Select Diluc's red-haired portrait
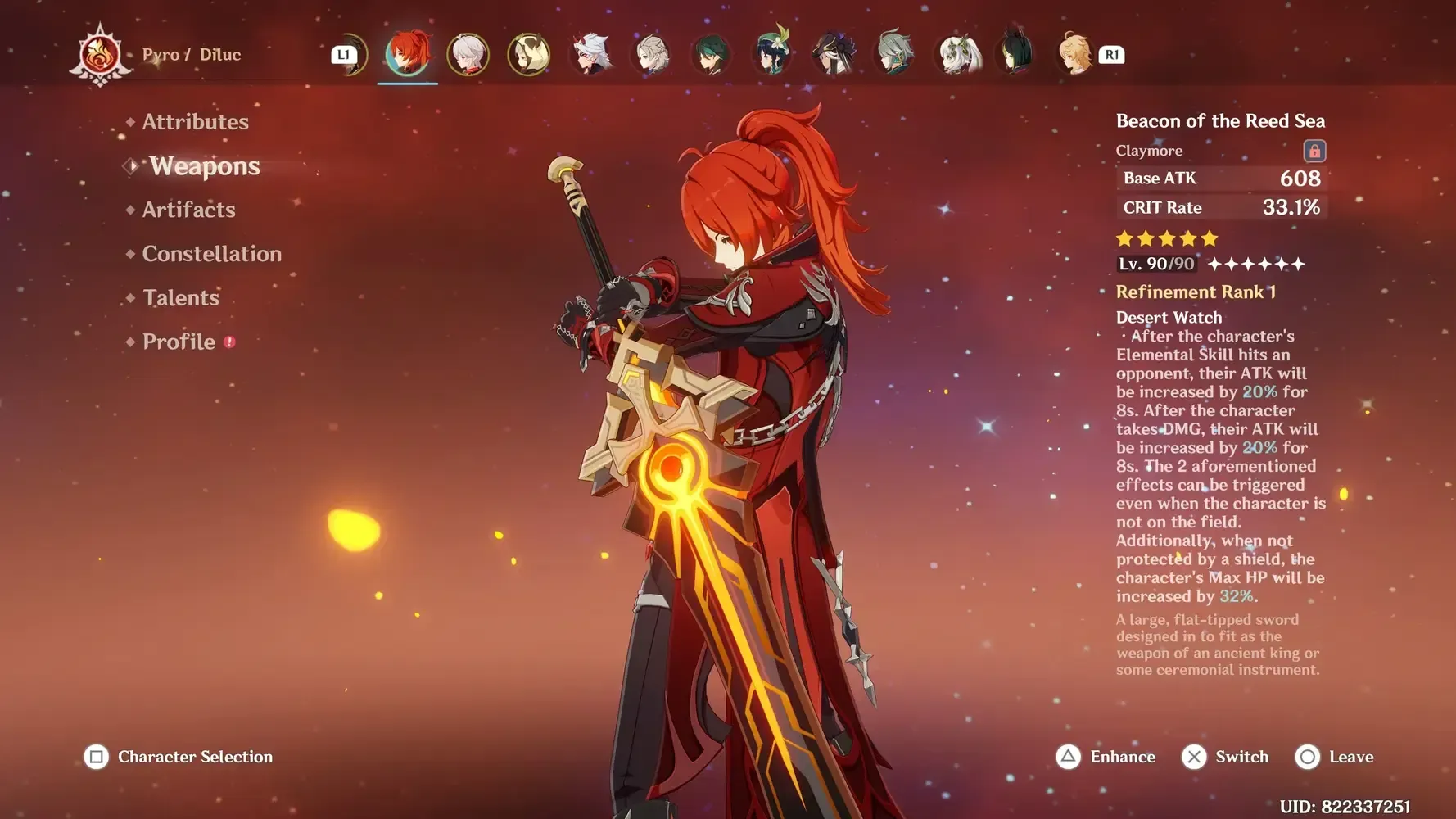The width and height of the screenshot is (1456, 819). click(x=407, y=54)
